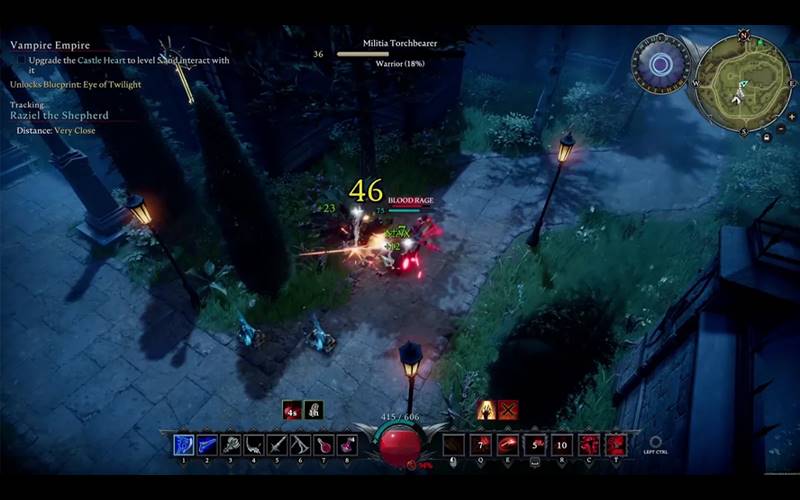Image resolution: width=800 pixels, height=500 pixels.
Task: Activate the ability with 10 cooldown
Action: [x=562, y=445]
